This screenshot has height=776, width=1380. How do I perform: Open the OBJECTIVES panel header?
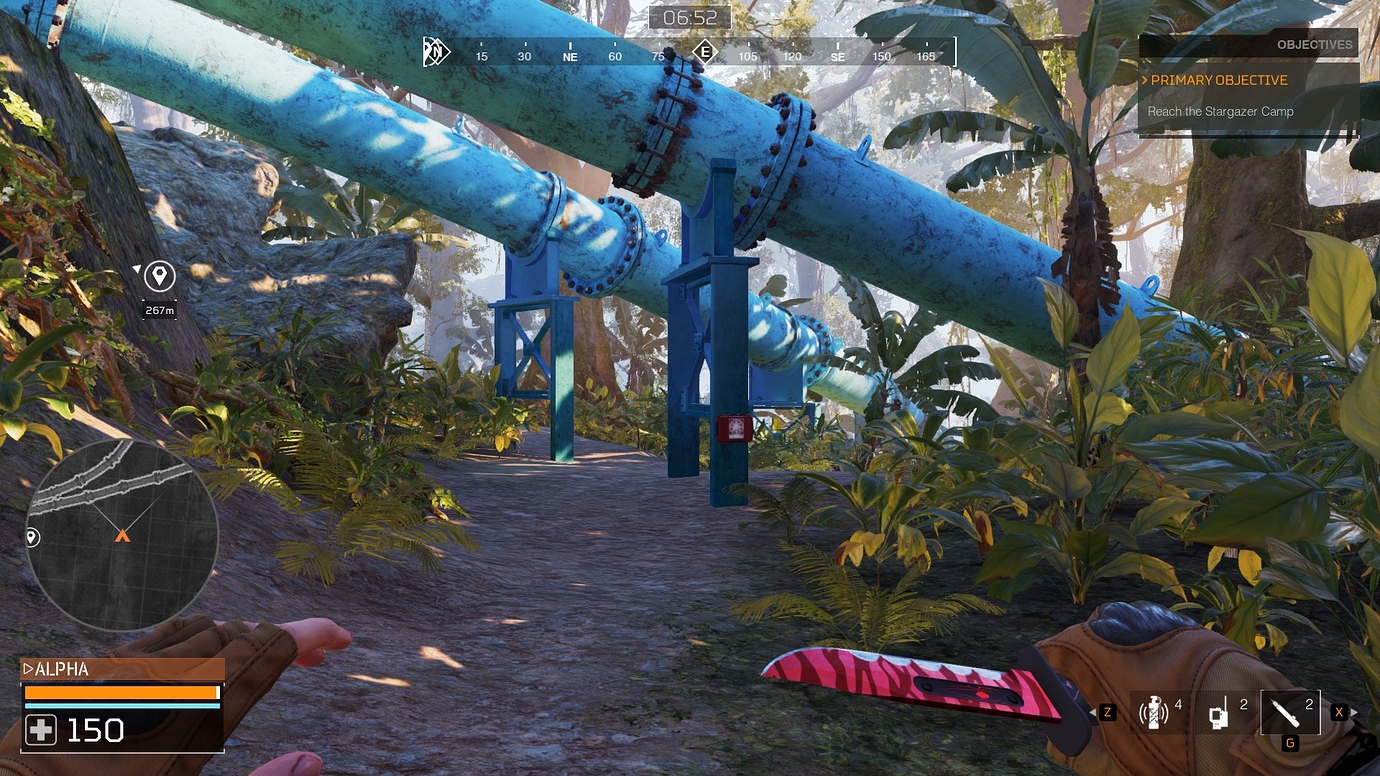click(1315, 44)
